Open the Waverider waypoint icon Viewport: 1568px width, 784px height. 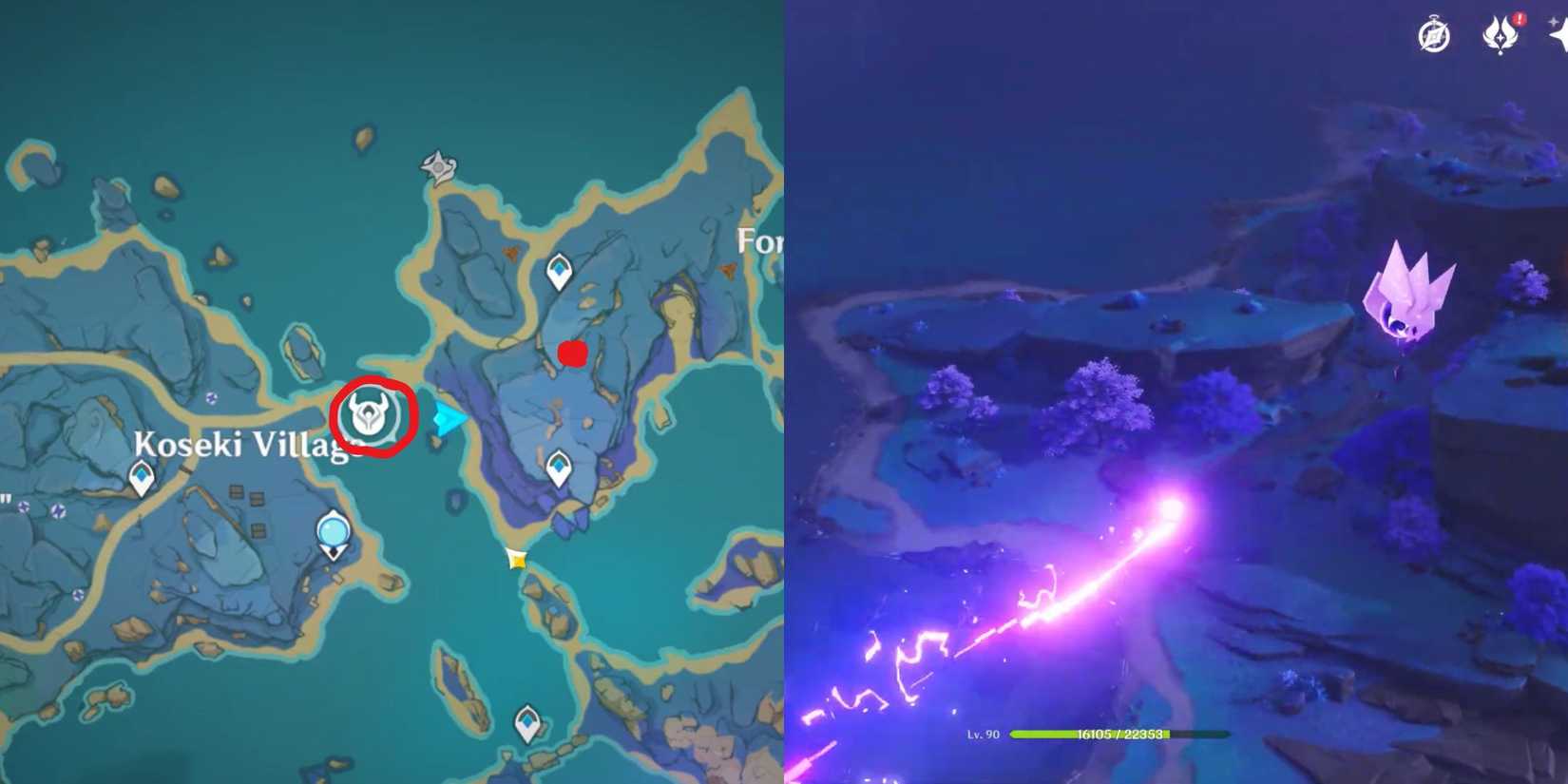click(x=334, y=530)
